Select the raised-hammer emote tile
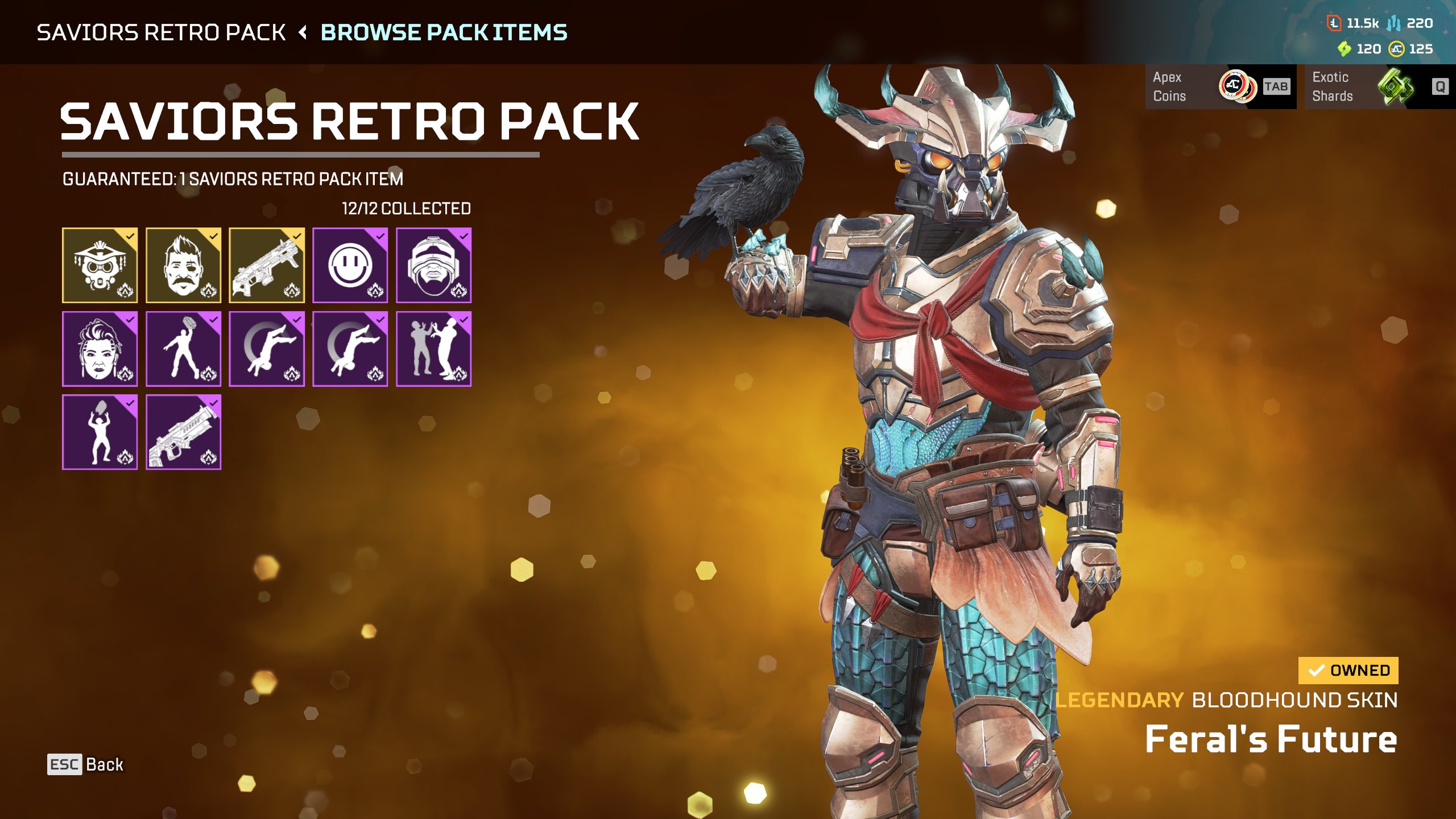This screenshot has width=1456, height=819. pyautogui.click(x=183, y=349)
